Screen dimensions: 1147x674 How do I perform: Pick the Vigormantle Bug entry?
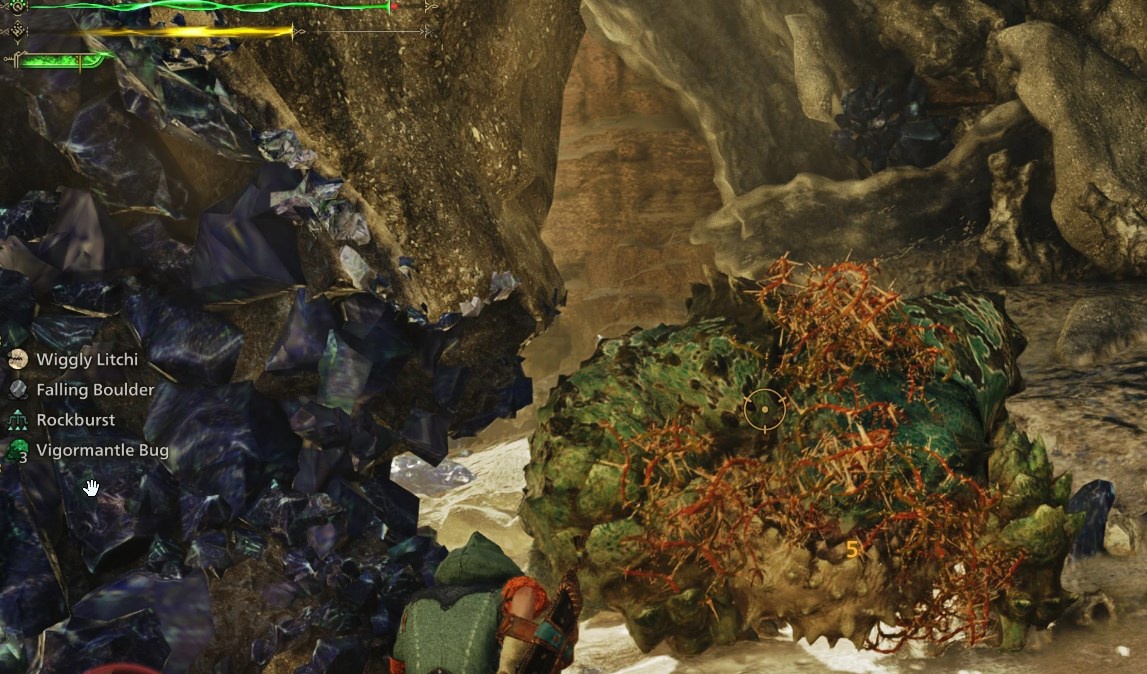point(101,451)
